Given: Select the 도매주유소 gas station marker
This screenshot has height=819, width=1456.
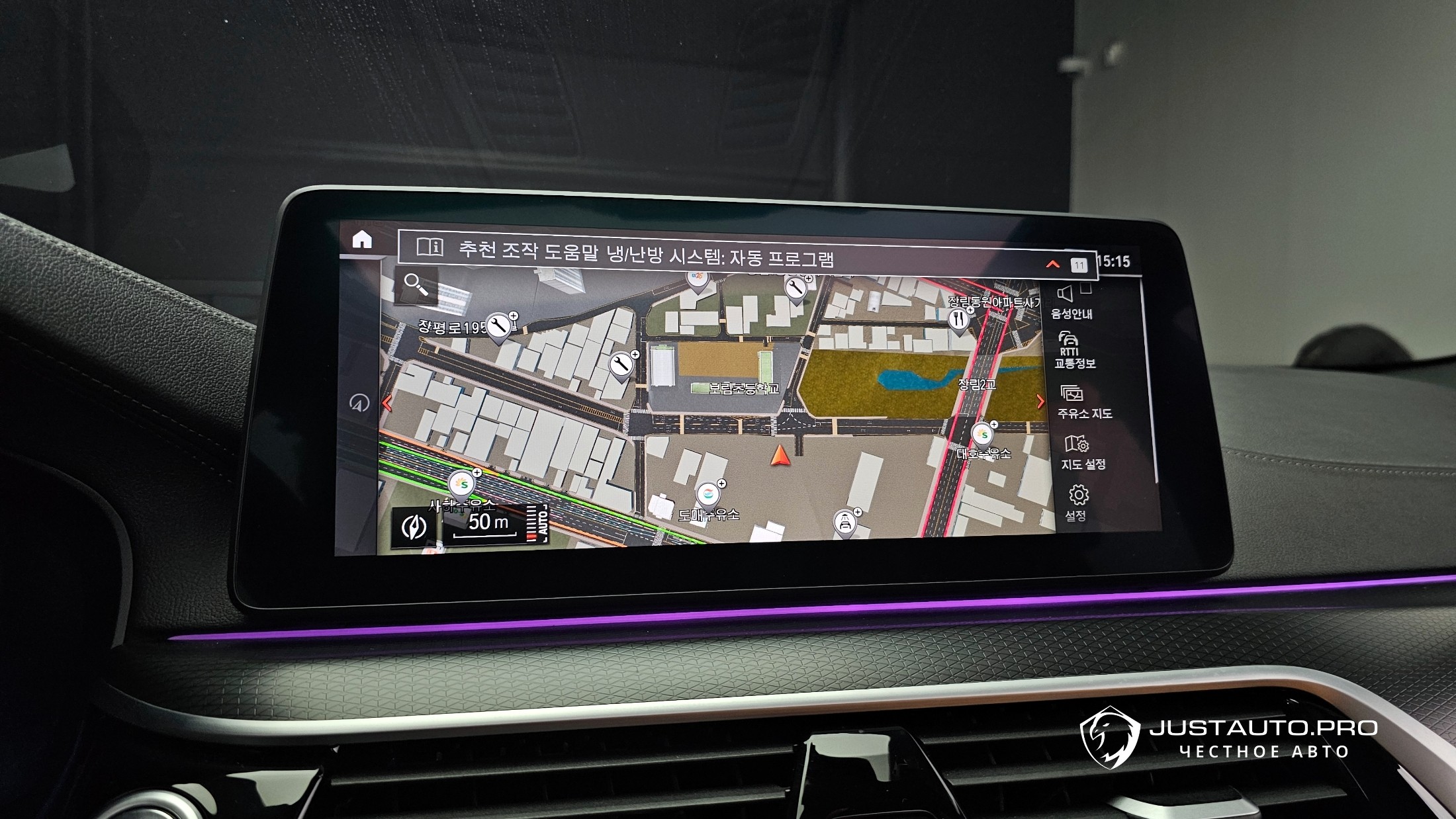Looking at the screenshot, I should pos(708,494).
